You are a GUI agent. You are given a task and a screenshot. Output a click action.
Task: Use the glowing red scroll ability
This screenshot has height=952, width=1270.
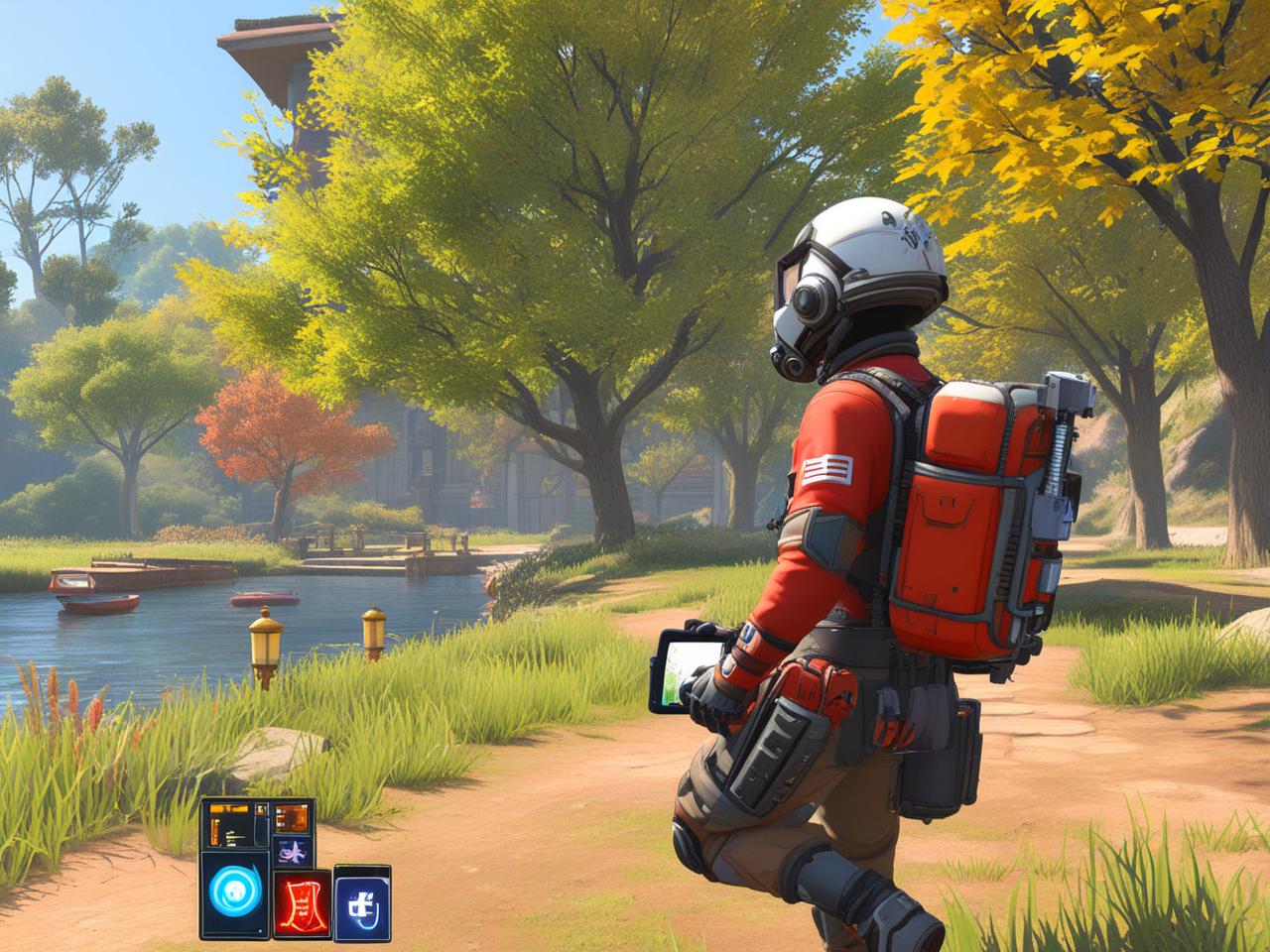tap(302, 903)
